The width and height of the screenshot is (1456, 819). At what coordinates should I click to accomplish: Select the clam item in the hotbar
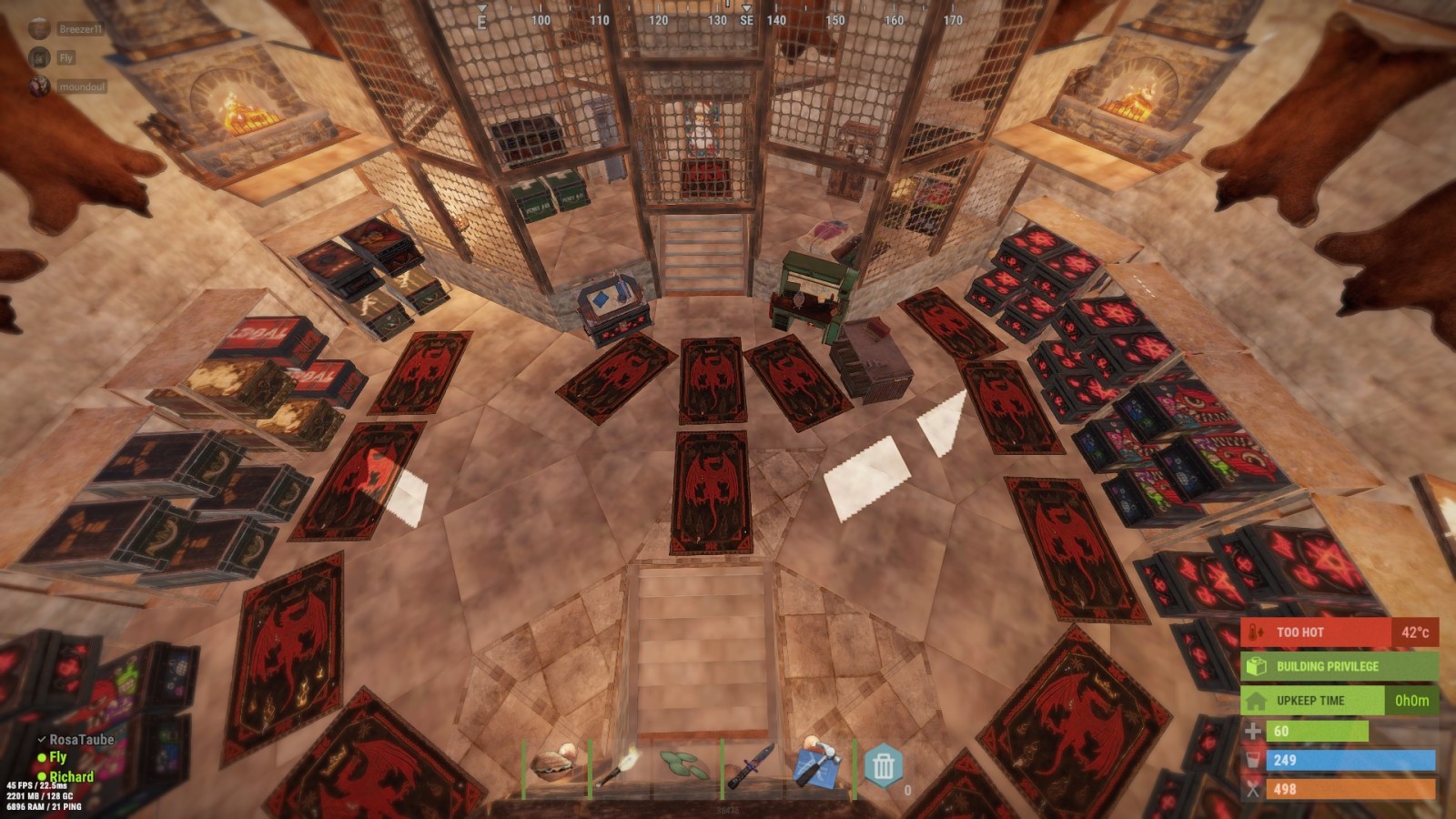click(x=554, y=765)
